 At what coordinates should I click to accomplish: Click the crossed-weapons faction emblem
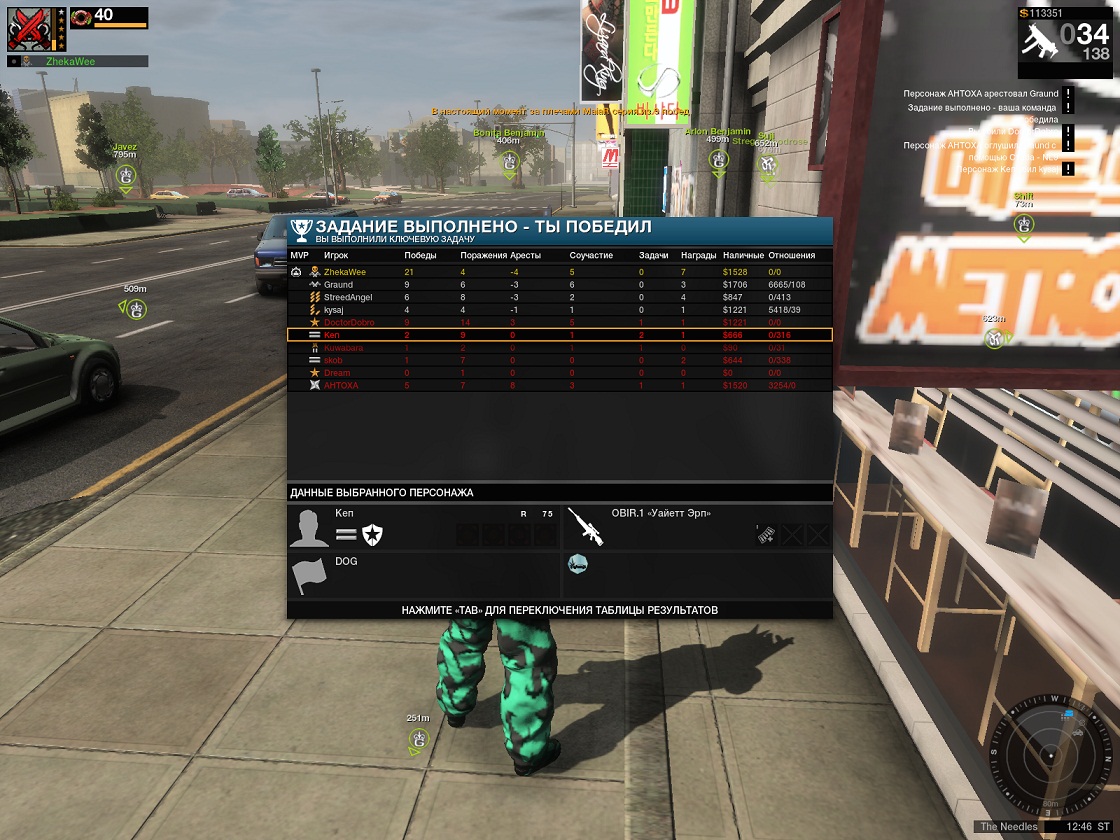click(x=30, y=28)
